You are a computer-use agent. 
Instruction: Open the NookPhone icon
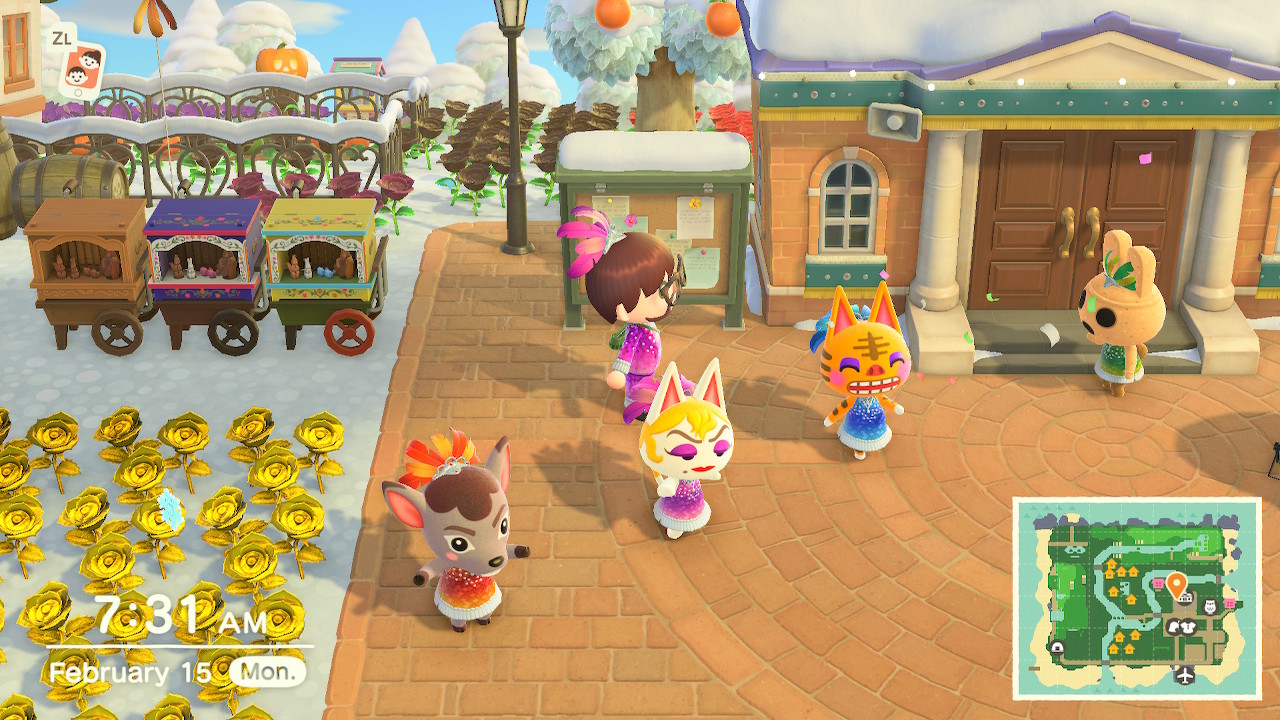[81, 68]
